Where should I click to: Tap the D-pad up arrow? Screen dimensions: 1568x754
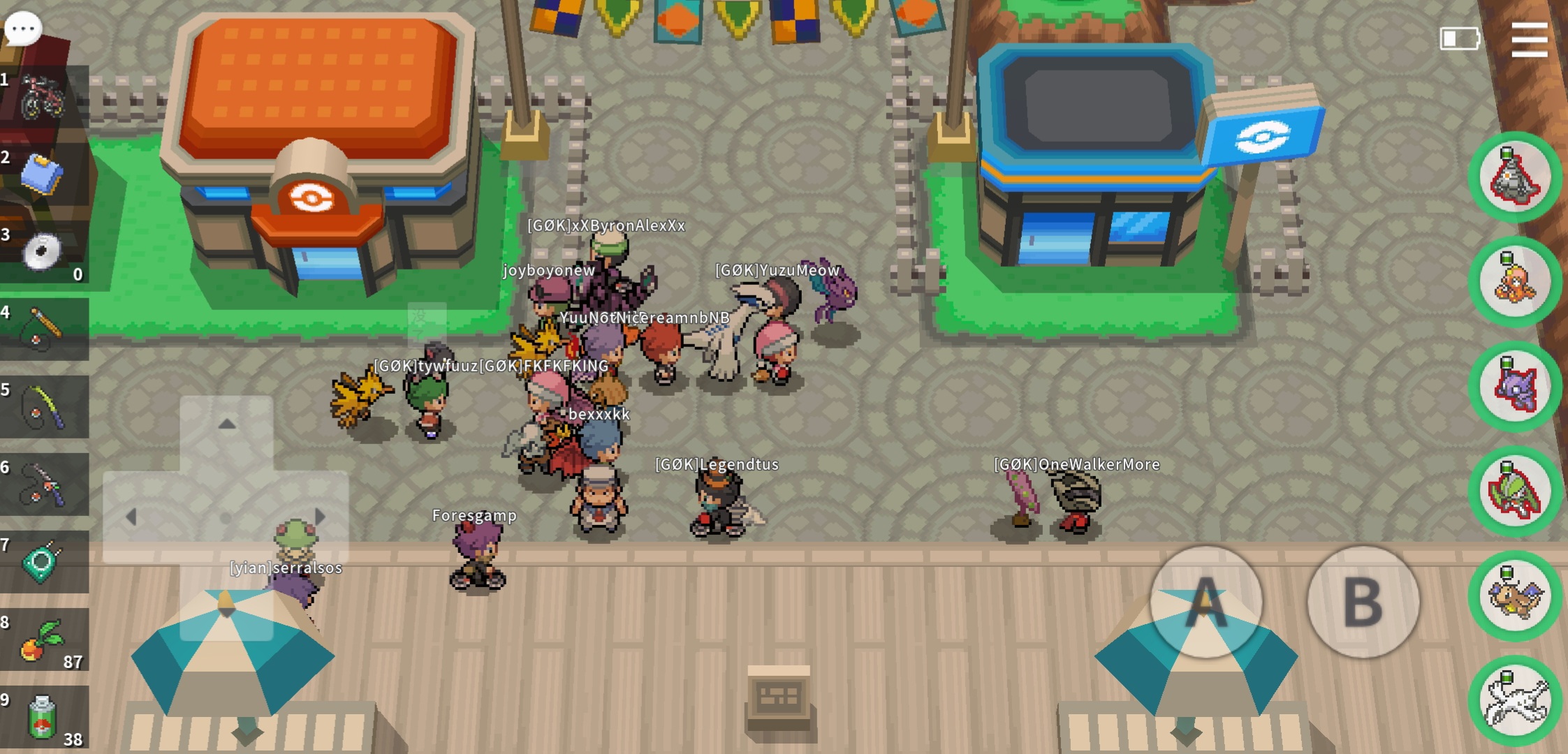(x=226, y=424)
